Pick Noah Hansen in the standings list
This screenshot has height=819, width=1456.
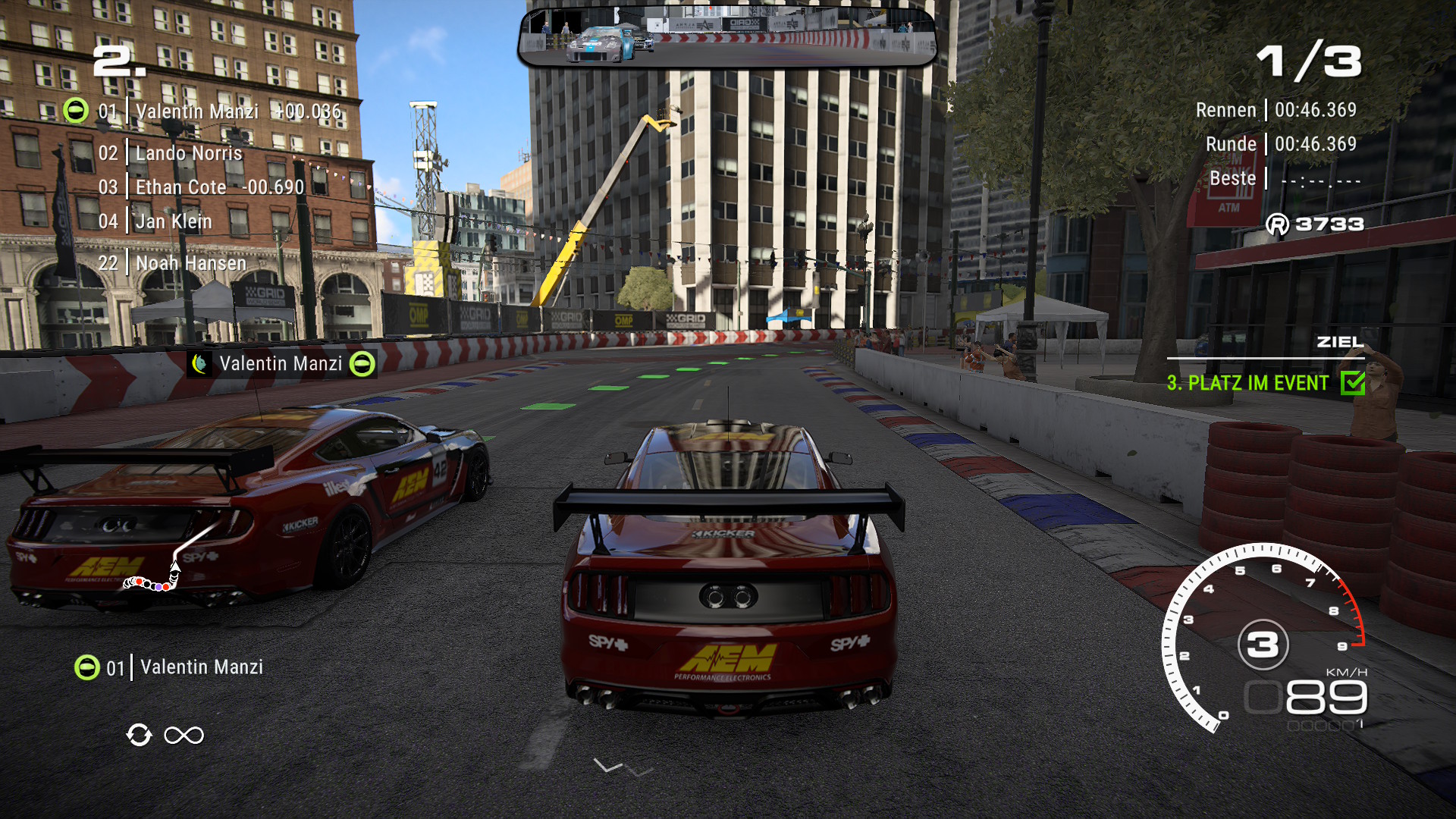tap(190, 263)
